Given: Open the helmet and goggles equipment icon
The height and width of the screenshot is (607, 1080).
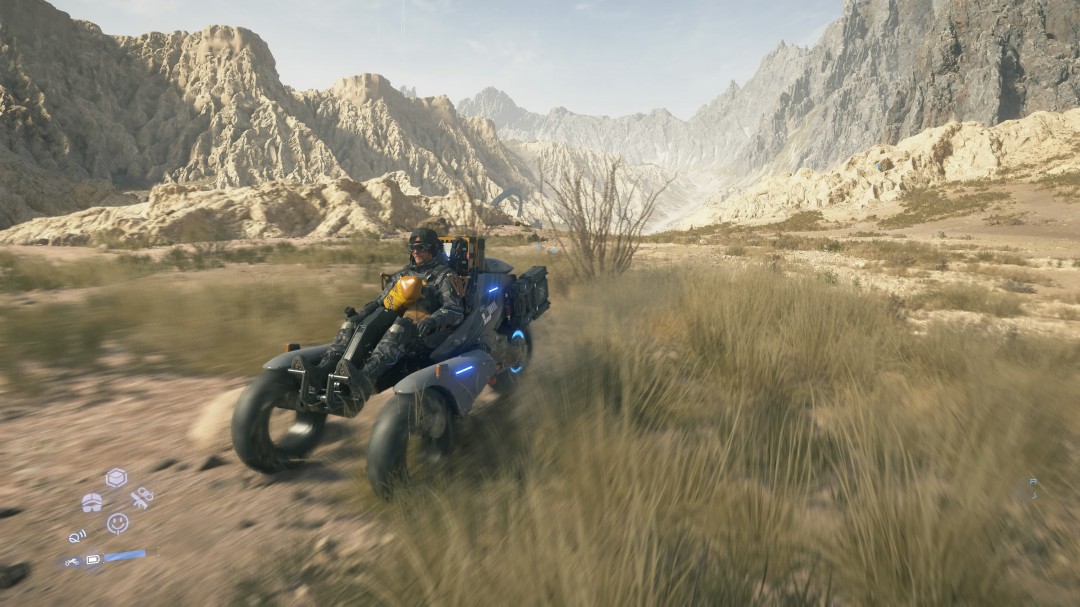Looking at the screenshot, I should (x=91, y=501).
